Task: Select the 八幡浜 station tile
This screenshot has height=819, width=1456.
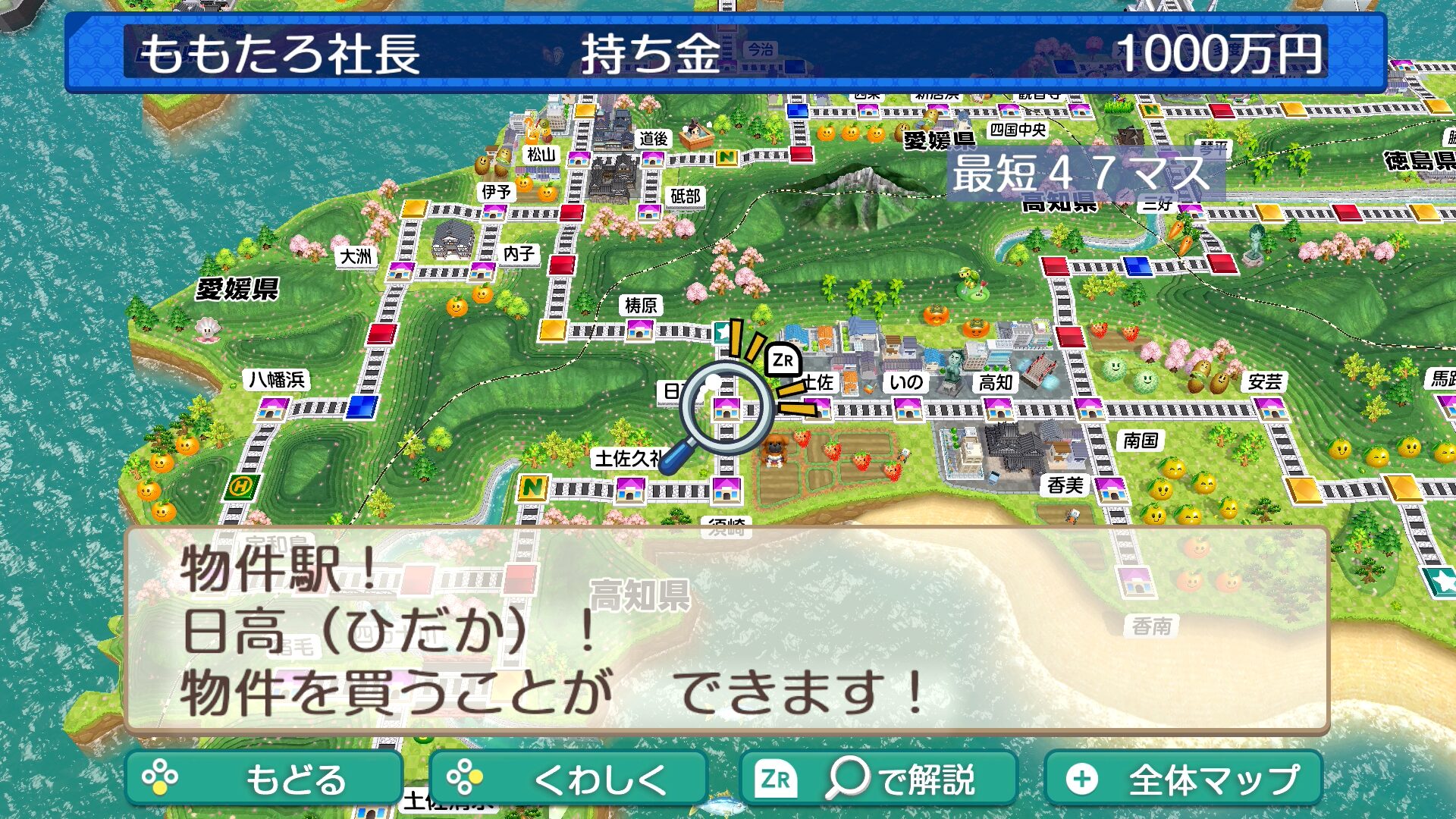Action: coord(271,409)
